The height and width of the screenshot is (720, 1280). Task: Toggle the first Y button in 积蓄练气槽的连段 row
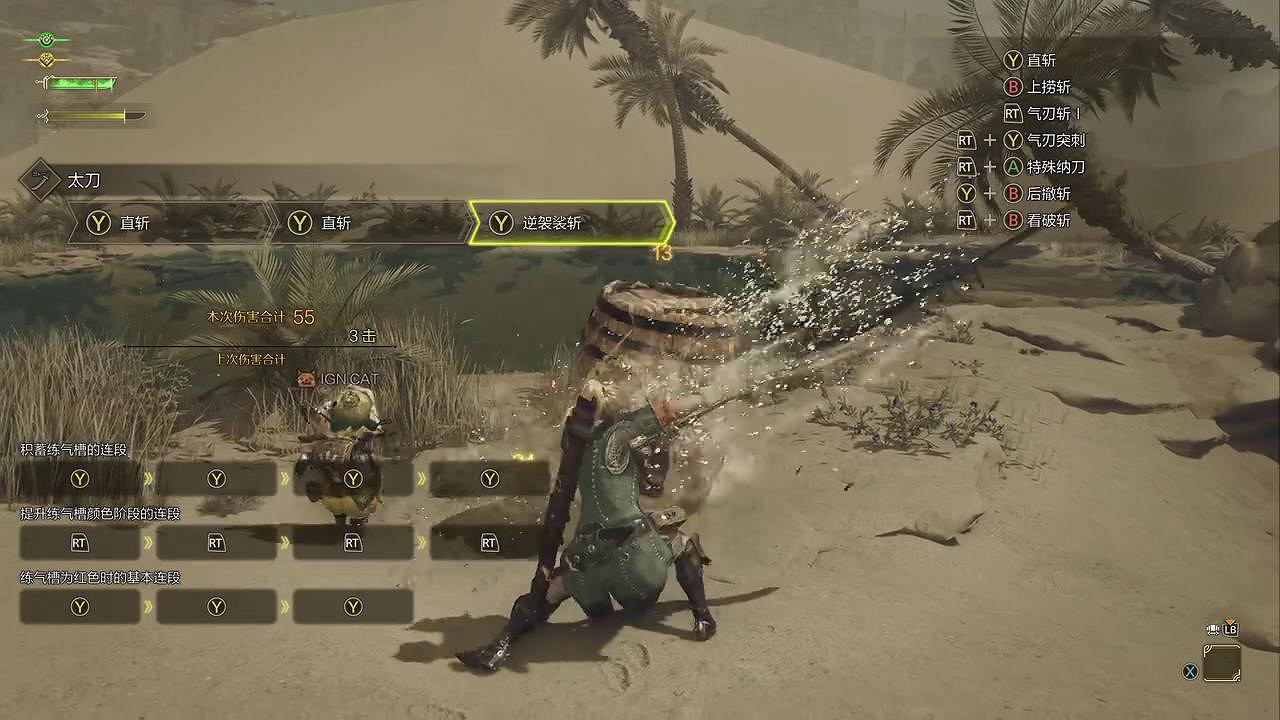(x=79, y=479)
